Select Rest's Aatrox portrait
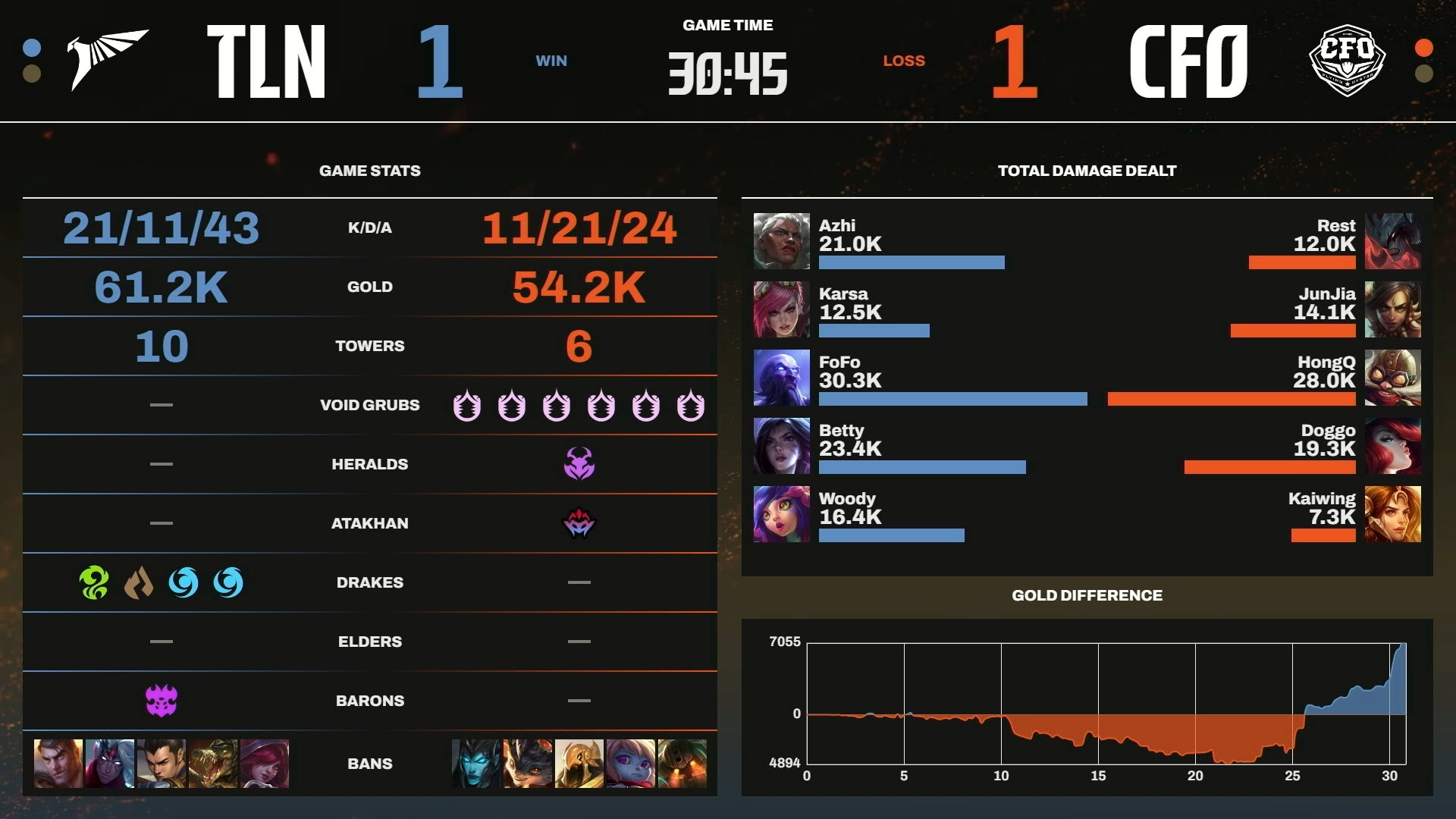The height and width of the screenshot is (819, 1456). (1392, 241)
